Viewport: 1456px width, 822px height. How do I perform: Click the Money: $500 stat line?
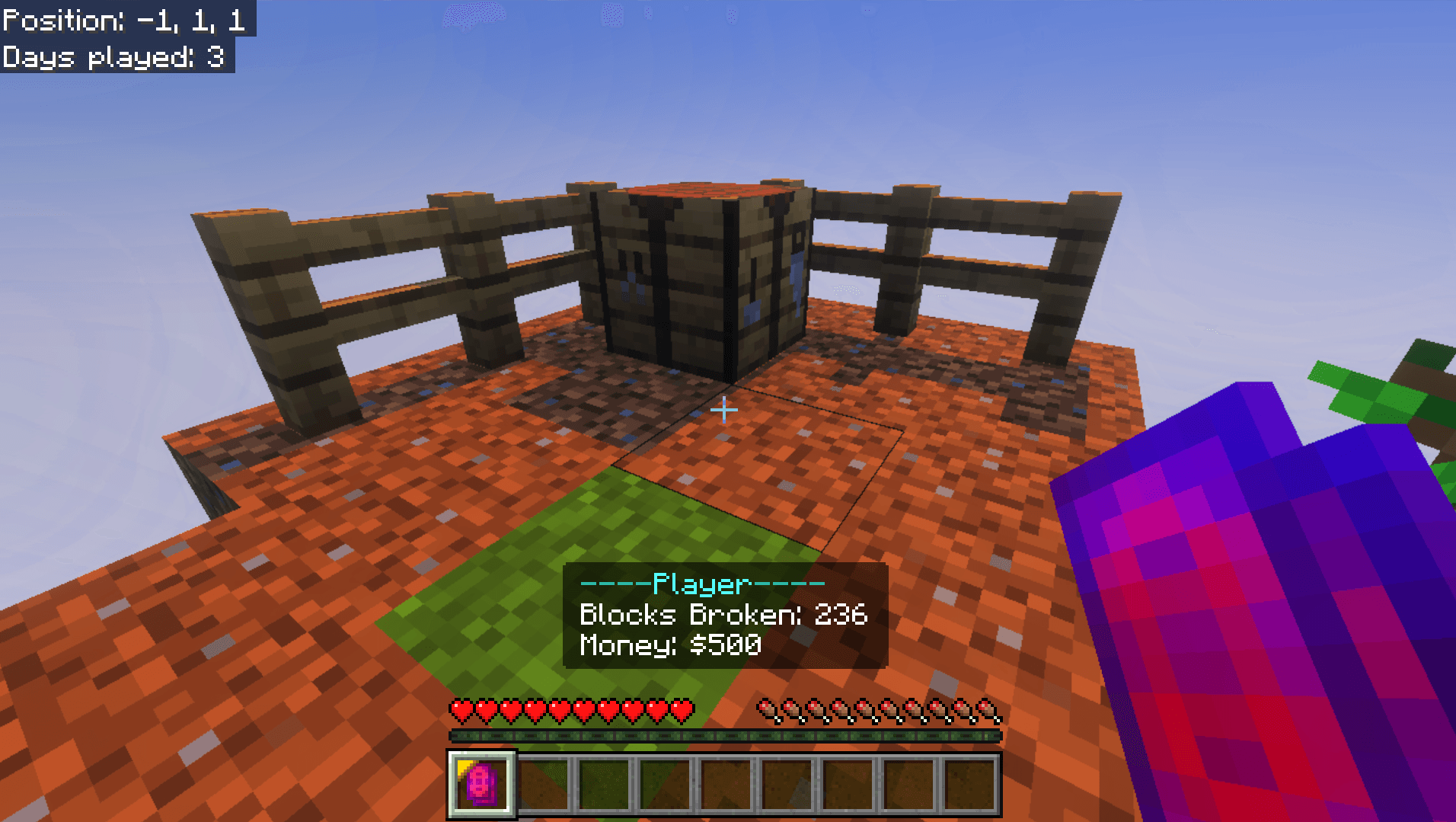pyautogui.click(x=669, y=645)
